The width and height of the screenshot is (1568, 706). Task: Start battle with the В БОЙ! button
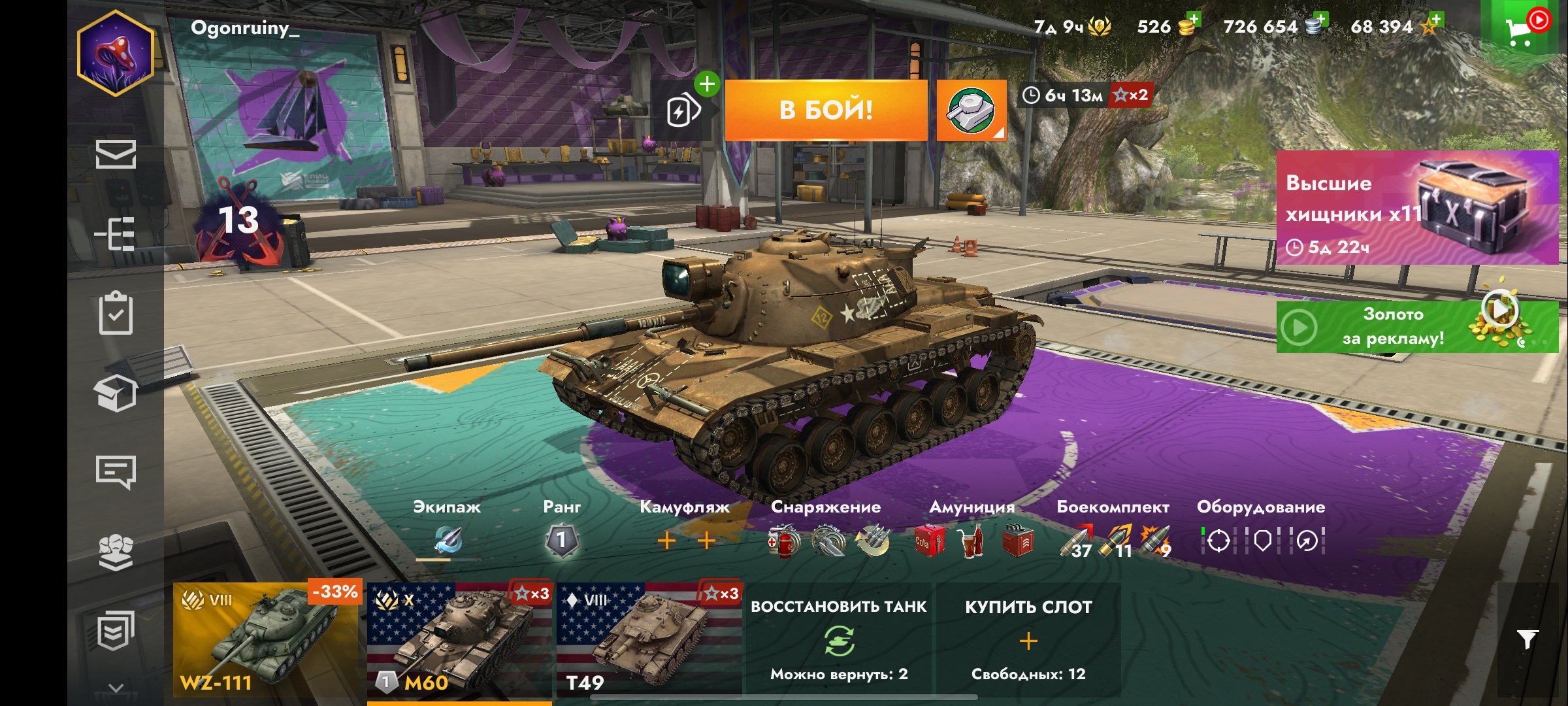[826, 110]
